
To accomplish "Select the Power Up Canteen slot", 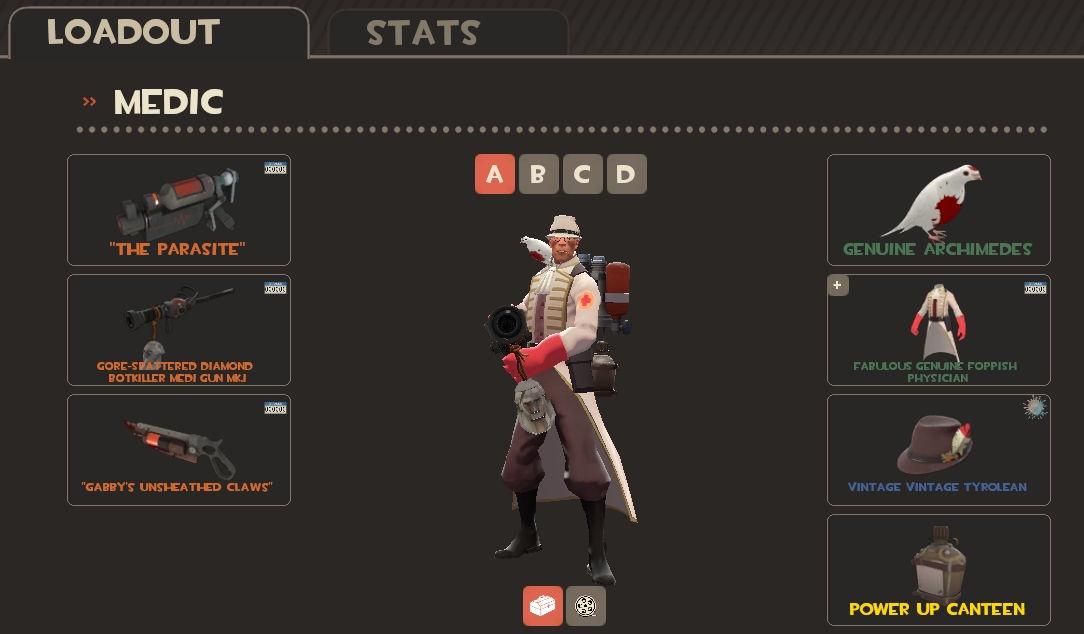I will pyautogui.click(x=938, y=570).
